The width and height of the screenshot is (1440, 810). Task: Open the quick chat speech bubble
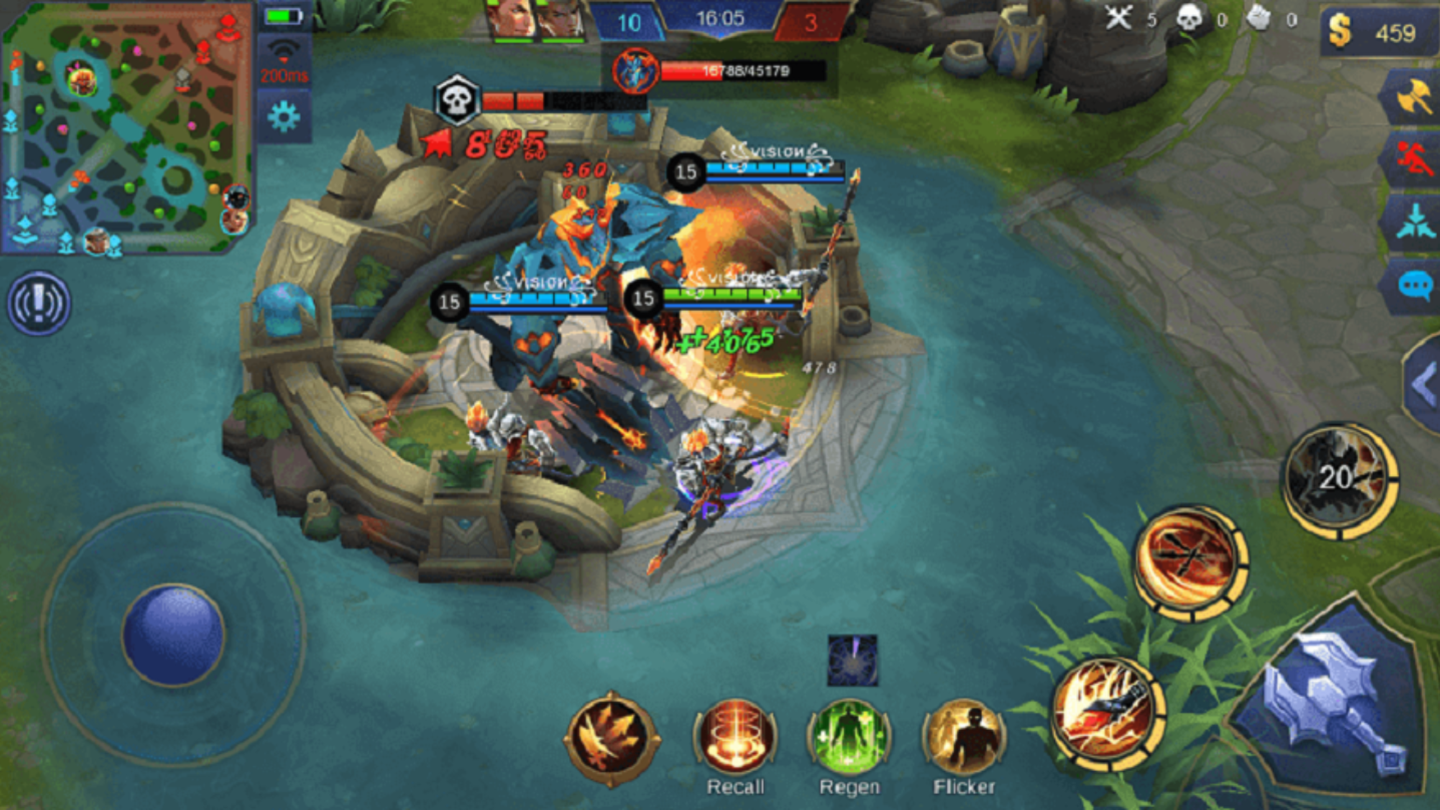[1410, 286]
